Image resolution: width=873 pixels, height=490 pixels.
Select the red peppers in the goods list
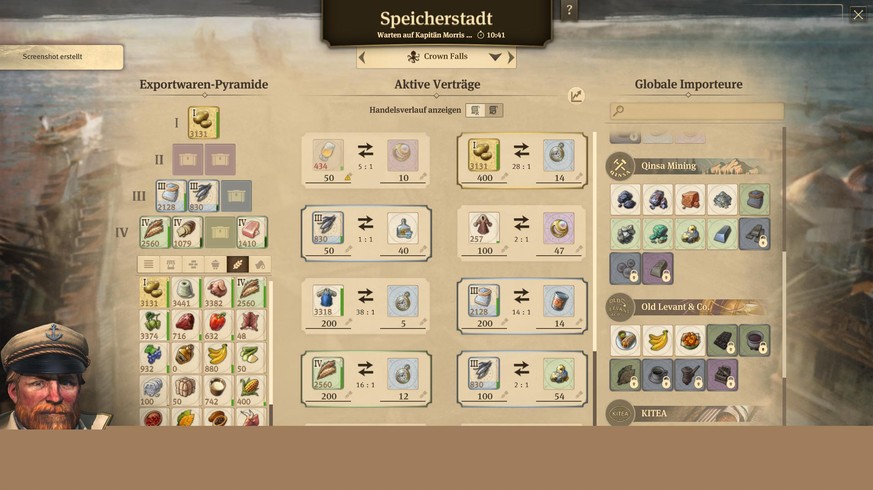[217, 323]
